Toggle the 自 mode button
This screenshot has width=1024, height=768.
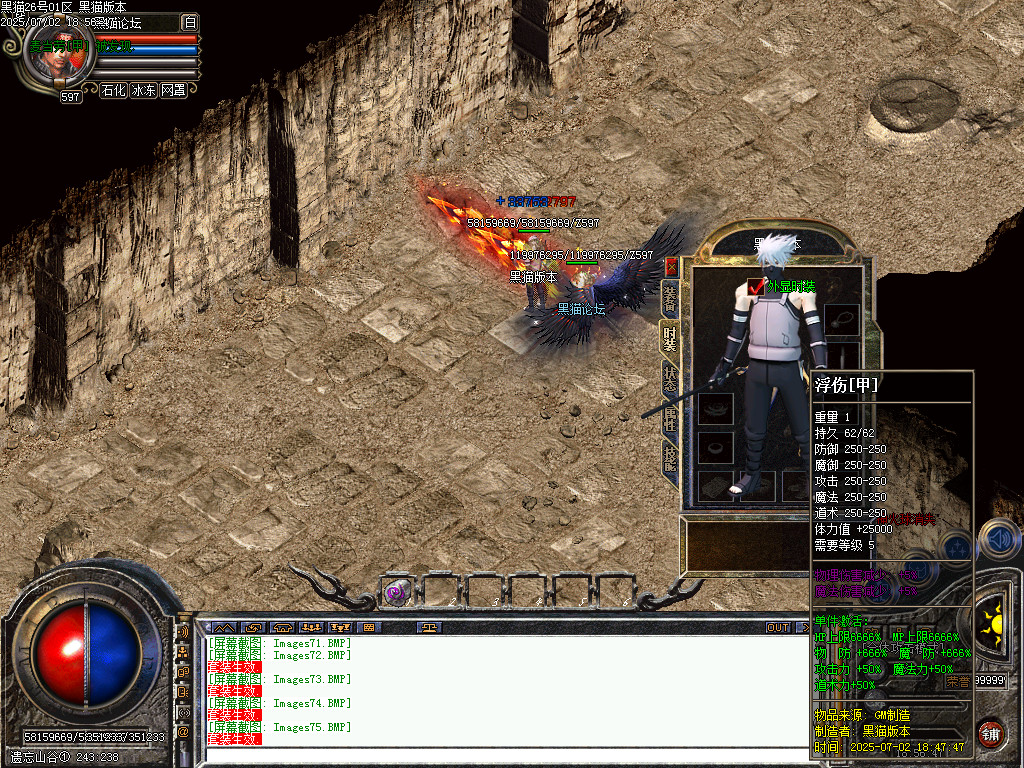(190, 22)
